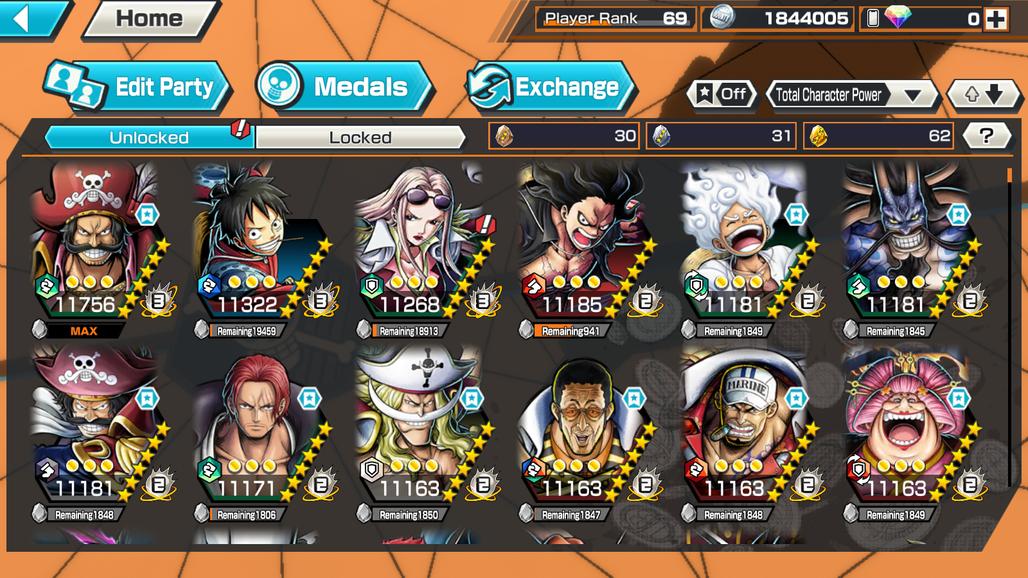Return to the Home screen
This screenshot has height=578, width=1028.
tap(150, 18)
